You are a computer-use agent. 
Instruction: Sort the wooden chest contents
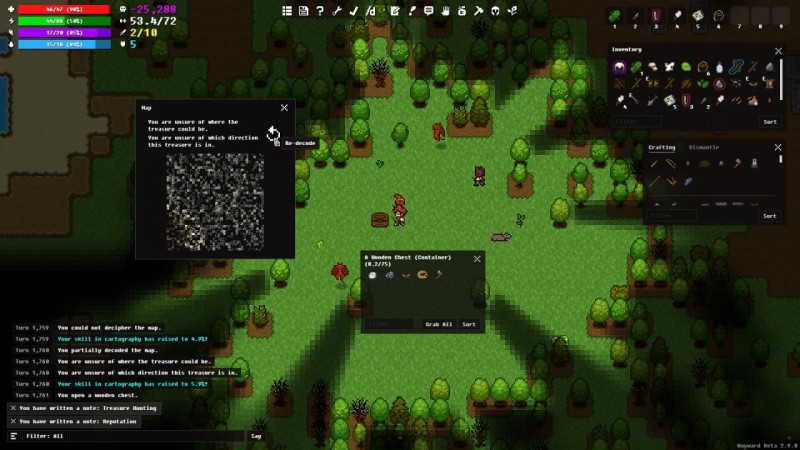pos(468,324)
